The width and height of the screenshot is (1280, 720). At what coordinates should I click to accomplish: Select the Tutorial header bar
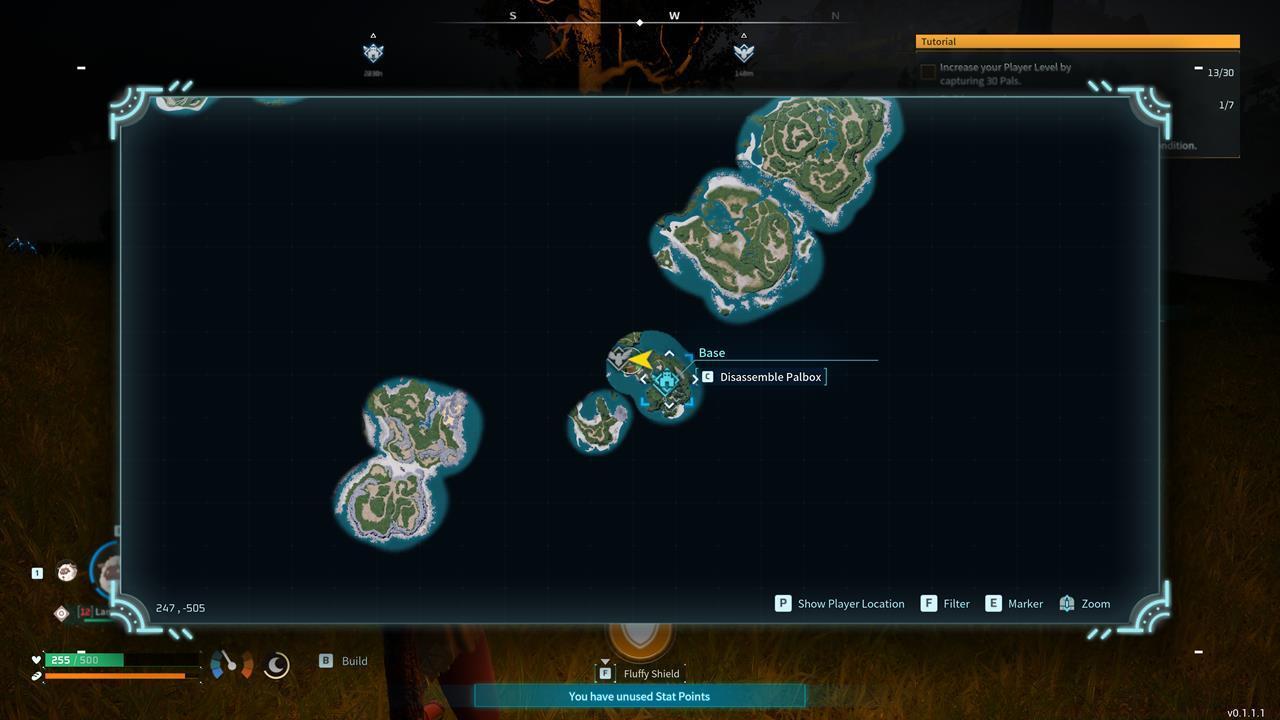click(1076, 41)
